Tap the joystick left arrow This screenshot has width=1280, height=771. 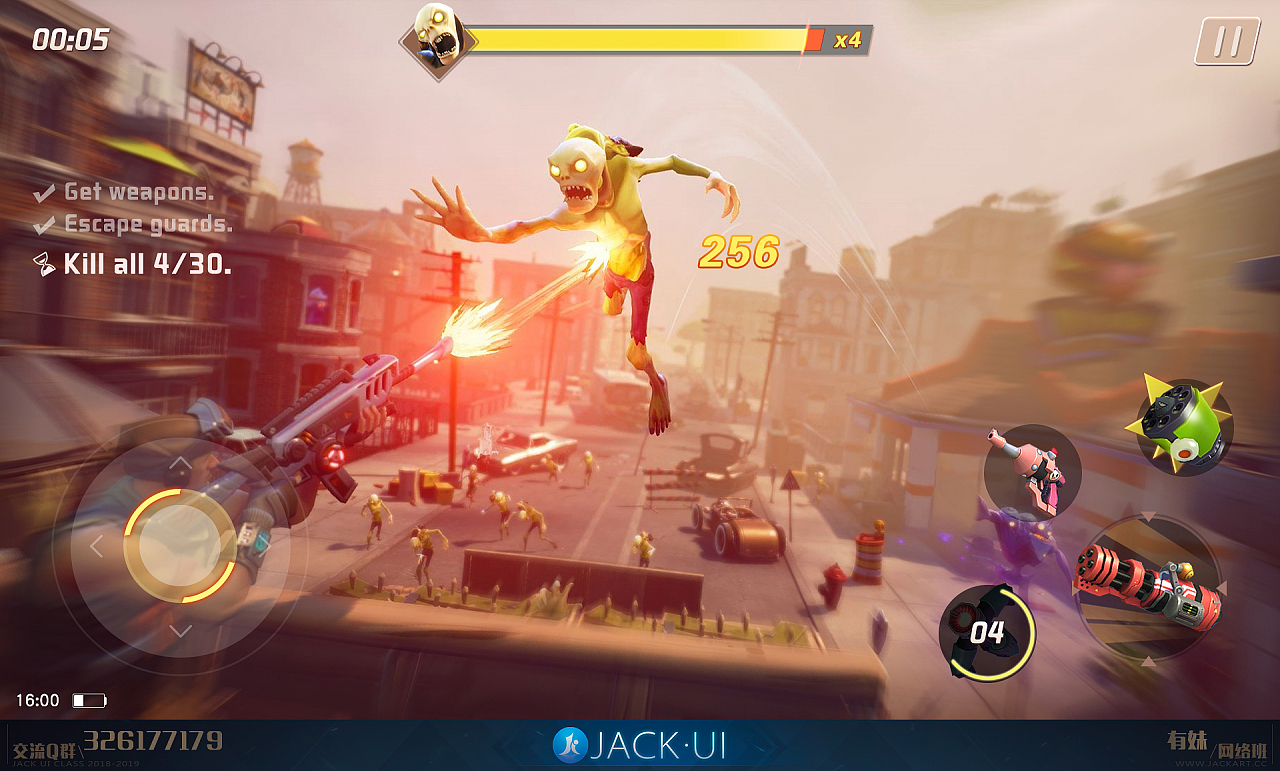(x=97, y=547)
